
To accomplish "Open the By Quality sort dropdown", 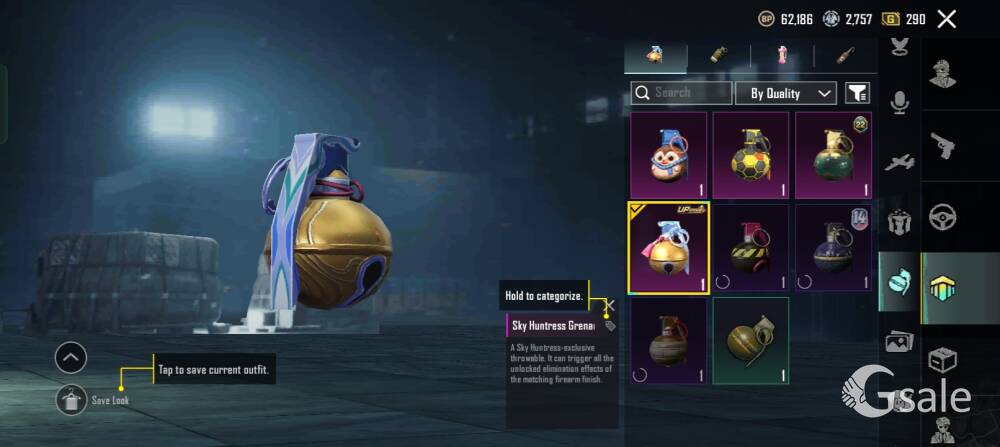I will [786, 93].
